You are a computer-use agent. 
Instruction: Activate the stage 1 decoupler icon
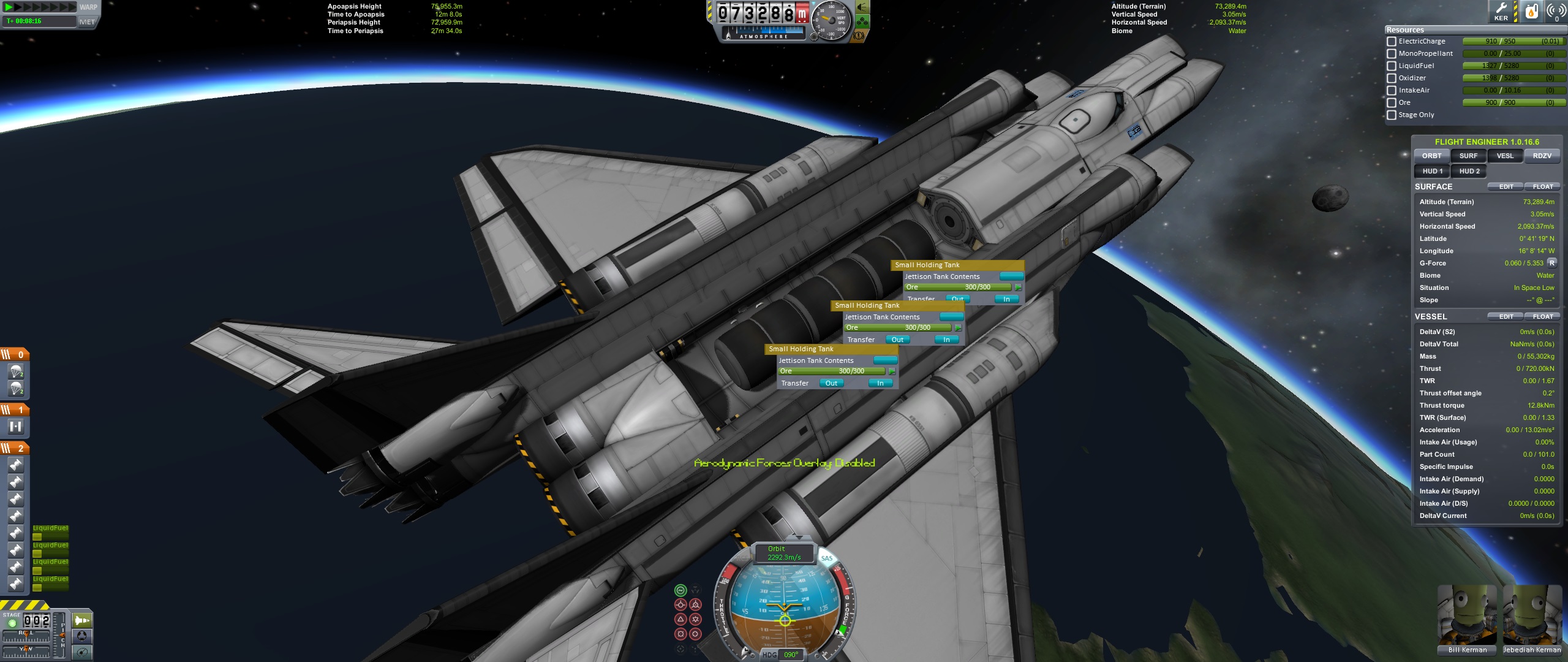(16, 426)
